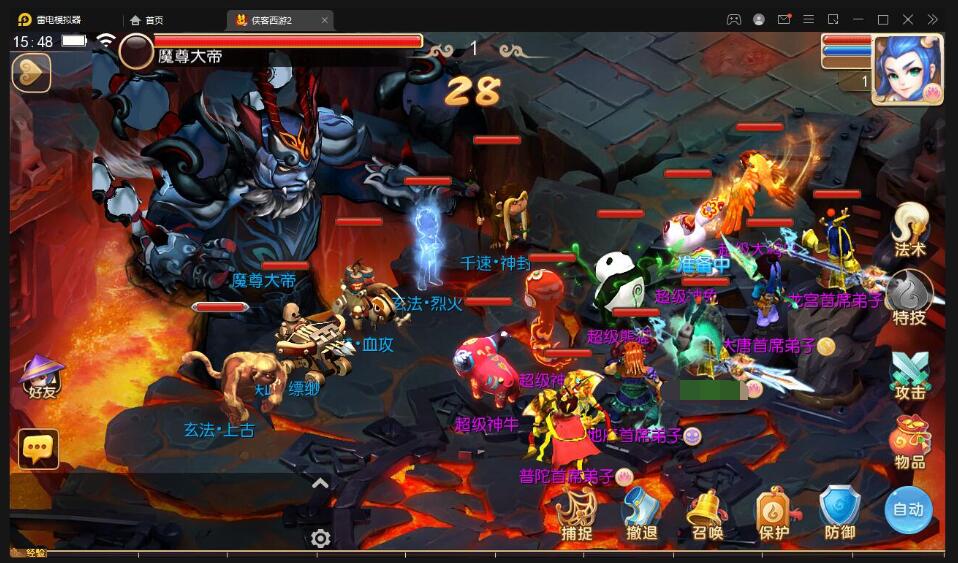Screen dimensions: 958x563
Task: Open the gear settings icon
Action: (320, 539)
